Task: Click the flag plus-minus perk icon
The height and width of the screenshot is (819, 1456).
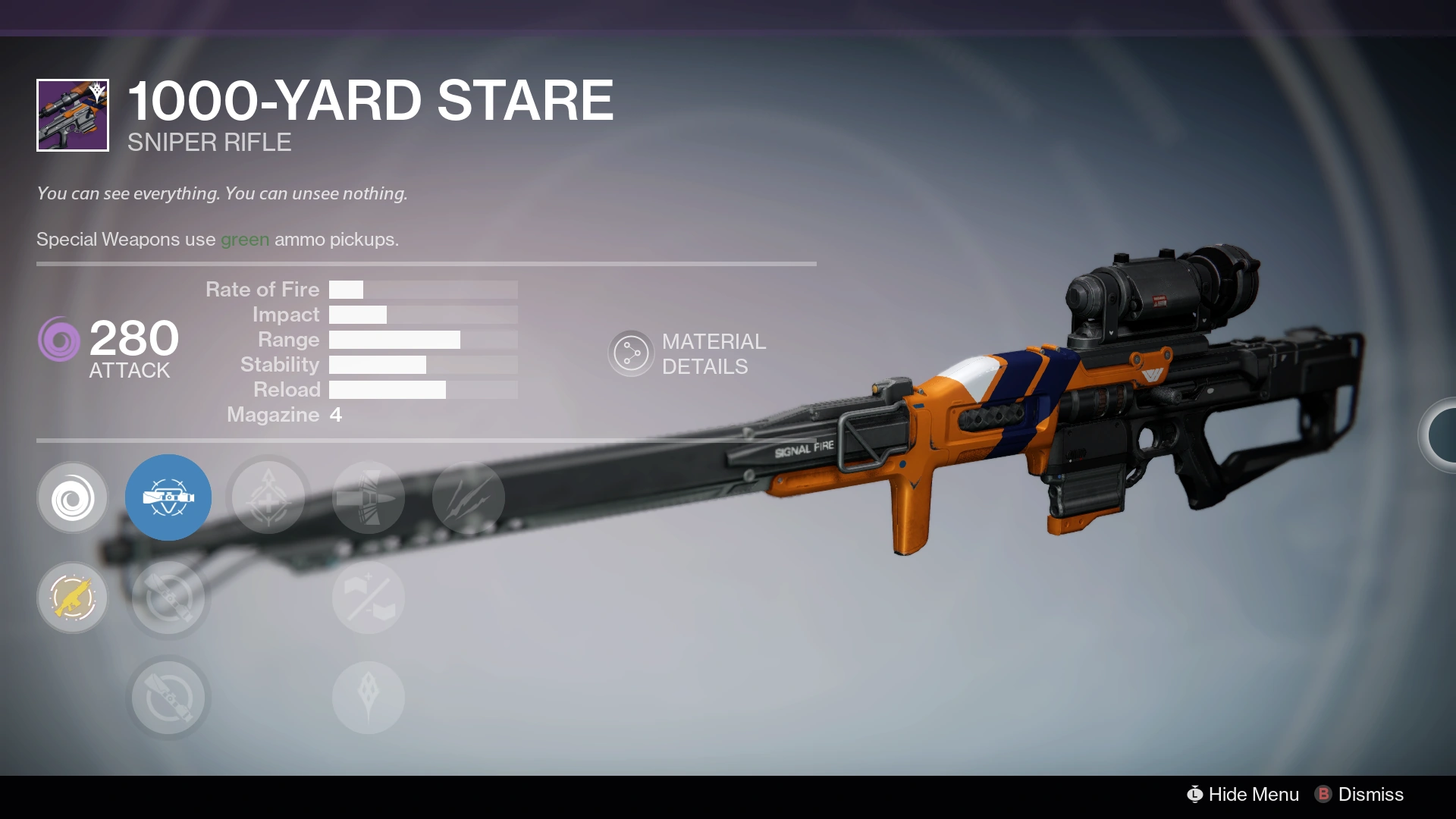Action: click(x=369, y=598)
